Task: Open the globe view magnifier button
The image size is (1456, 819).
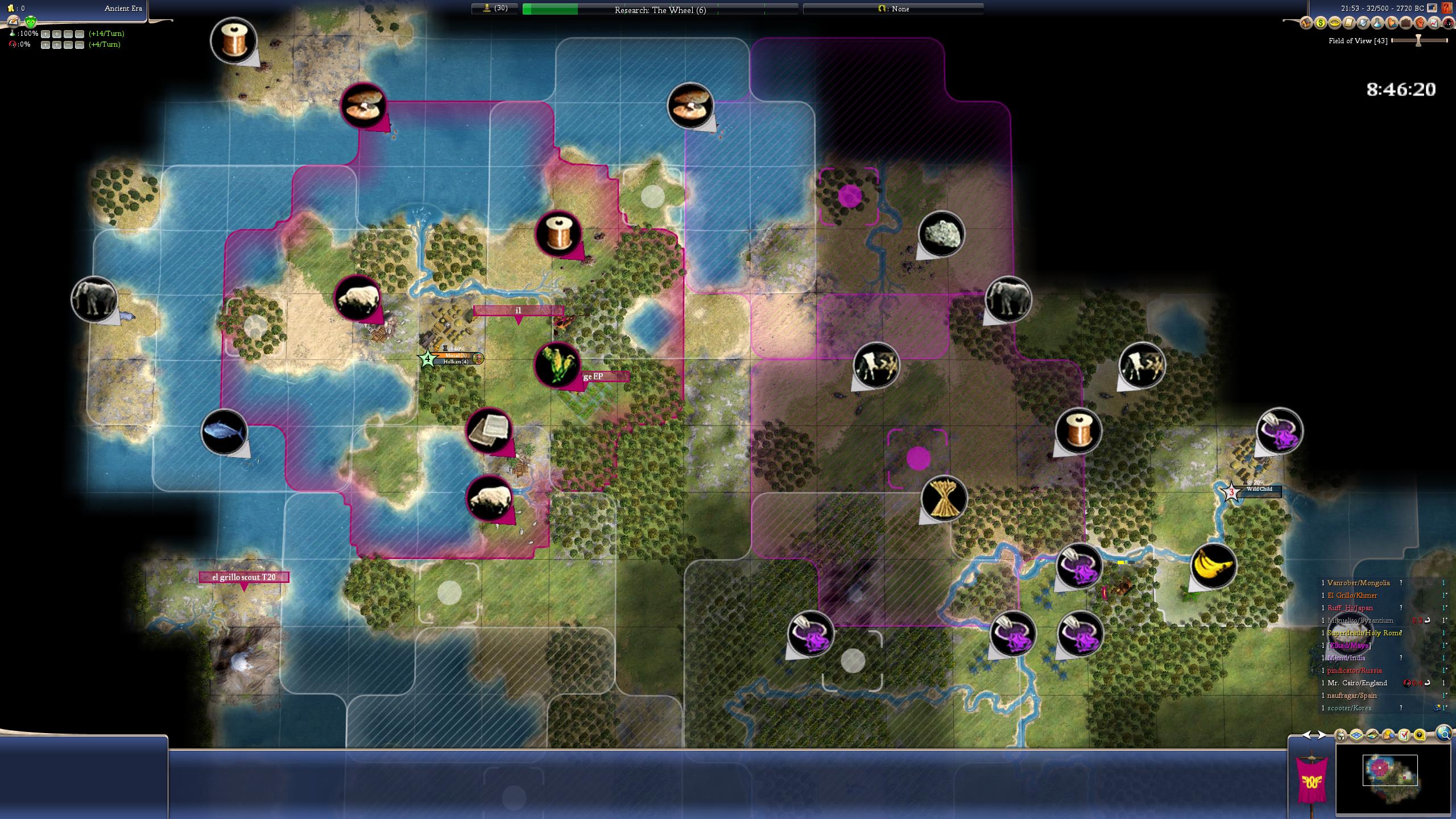Action: pos(1443,734)
